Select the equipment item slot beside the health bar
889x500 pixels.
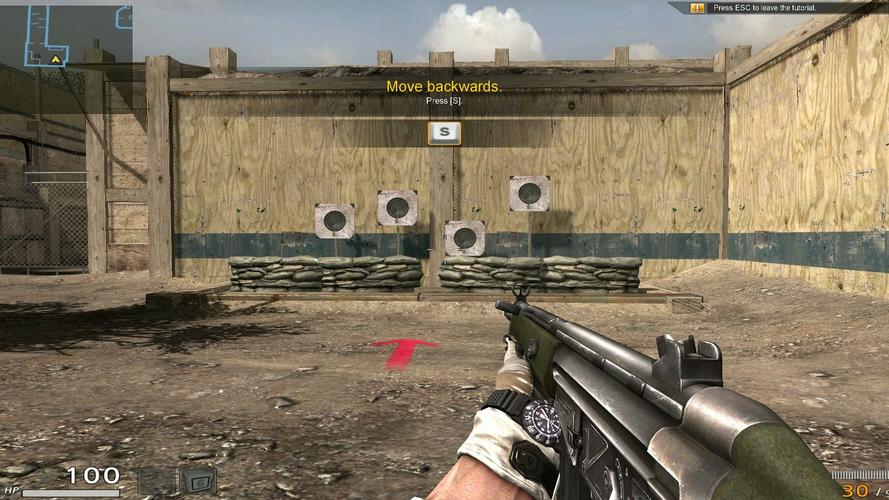pyautogui.click(x=196, y=481)
